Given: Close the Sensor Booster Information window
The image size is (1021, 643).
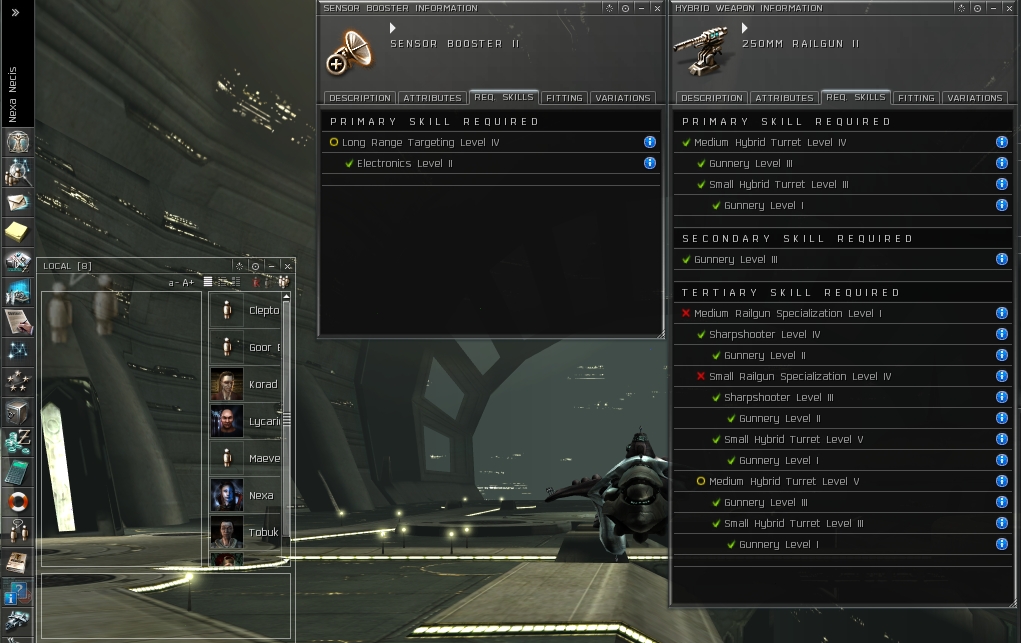Looking at the screenshot, I should click(x=657, y=8).
